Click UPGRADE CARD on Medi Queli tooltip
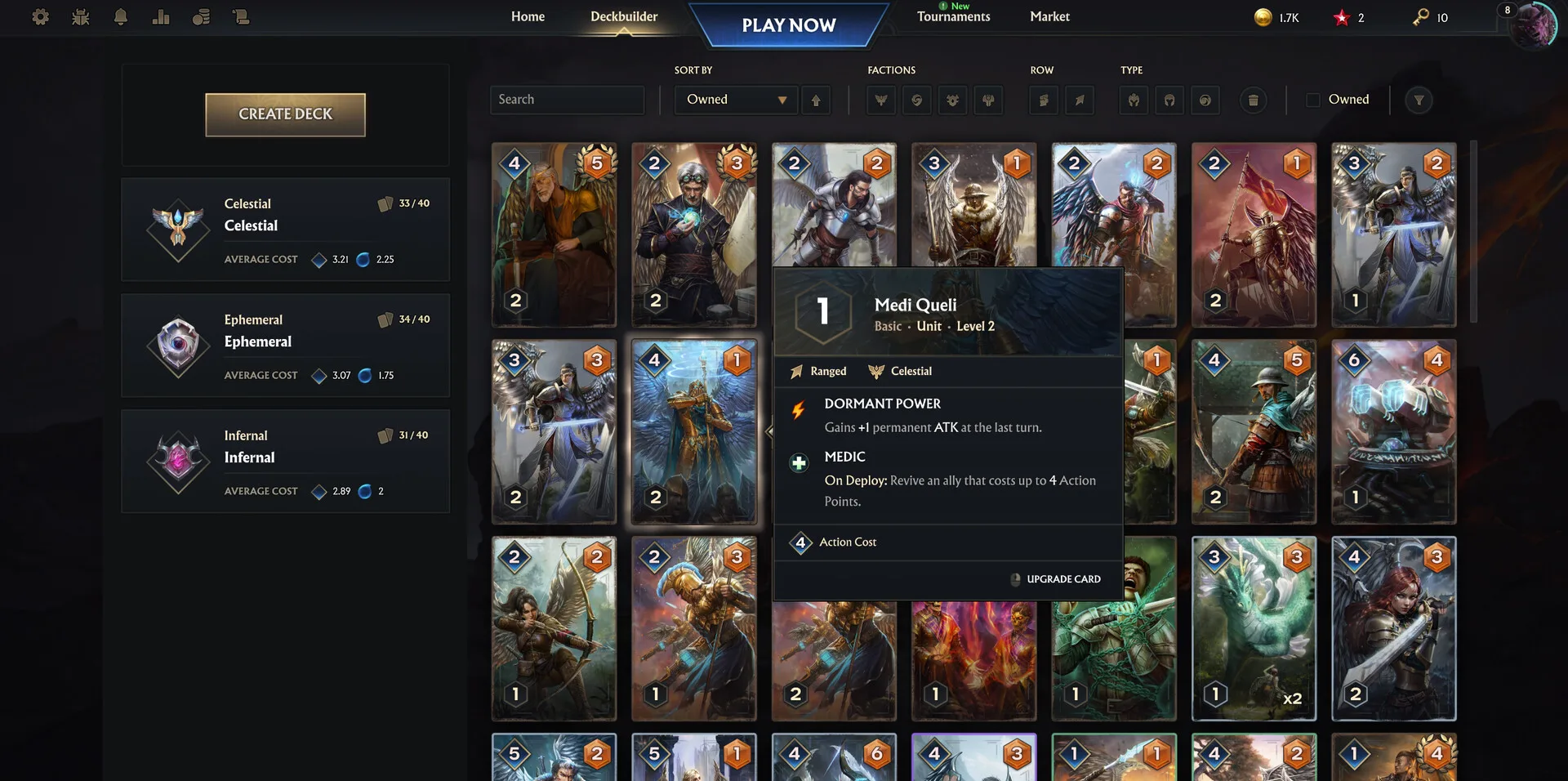The image size is (1568, 781). coord(1055,579)
